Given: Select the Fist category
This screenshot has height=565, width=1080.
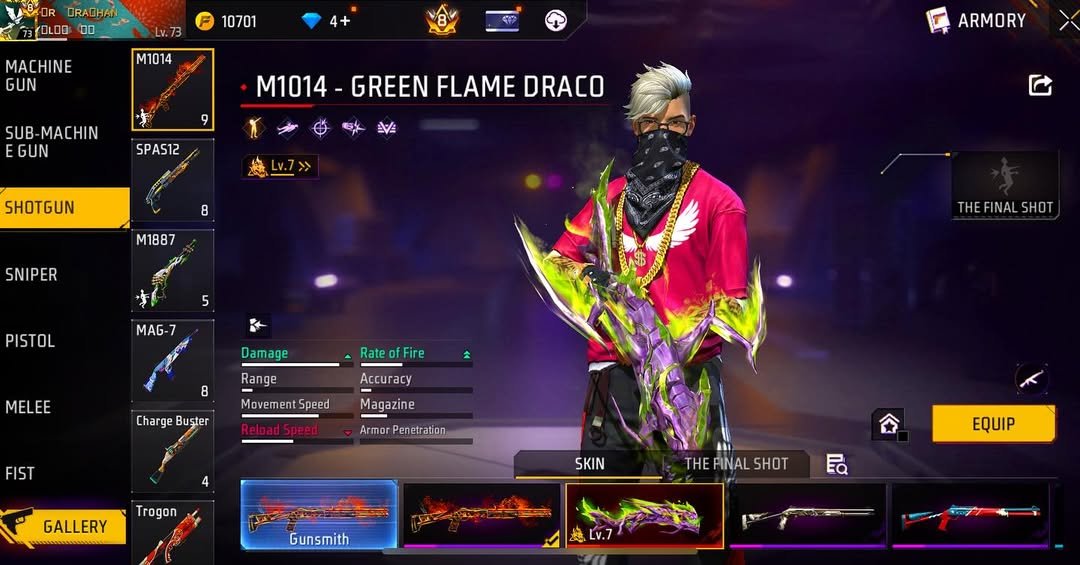Looking at the screenshot, I should [20, 473].
